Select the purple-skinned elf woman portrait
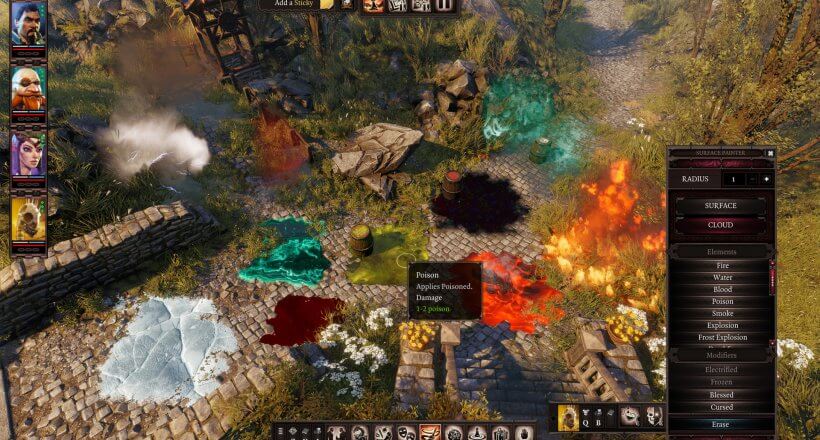 [x=28, y=154]
